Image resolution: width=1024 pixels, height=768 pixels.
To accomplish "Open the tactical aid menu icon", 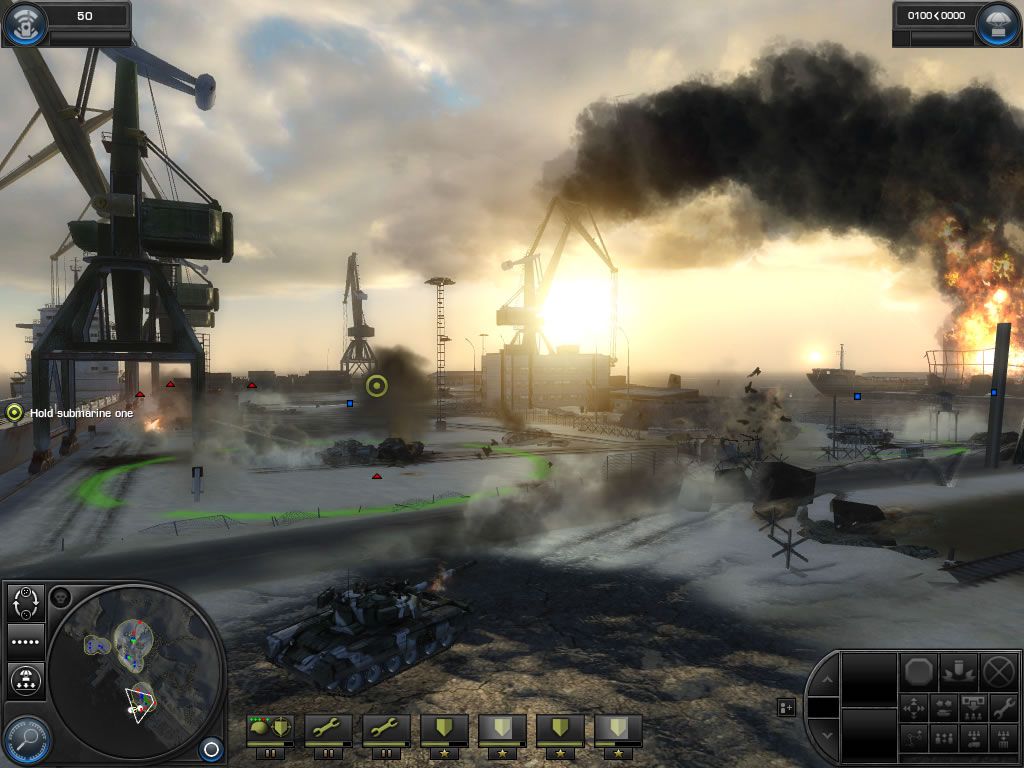I will click(24, 23).
